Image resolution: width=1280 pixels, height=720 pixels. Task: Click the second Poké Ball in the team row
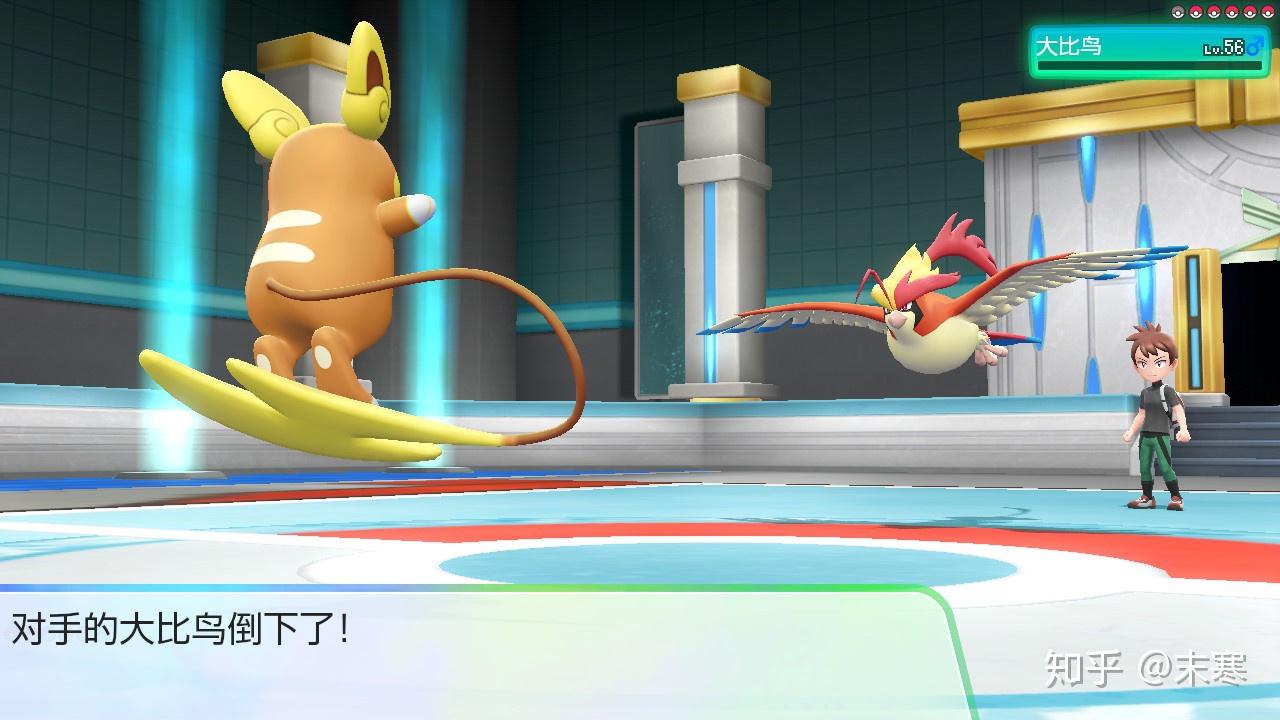(1196, 12)
